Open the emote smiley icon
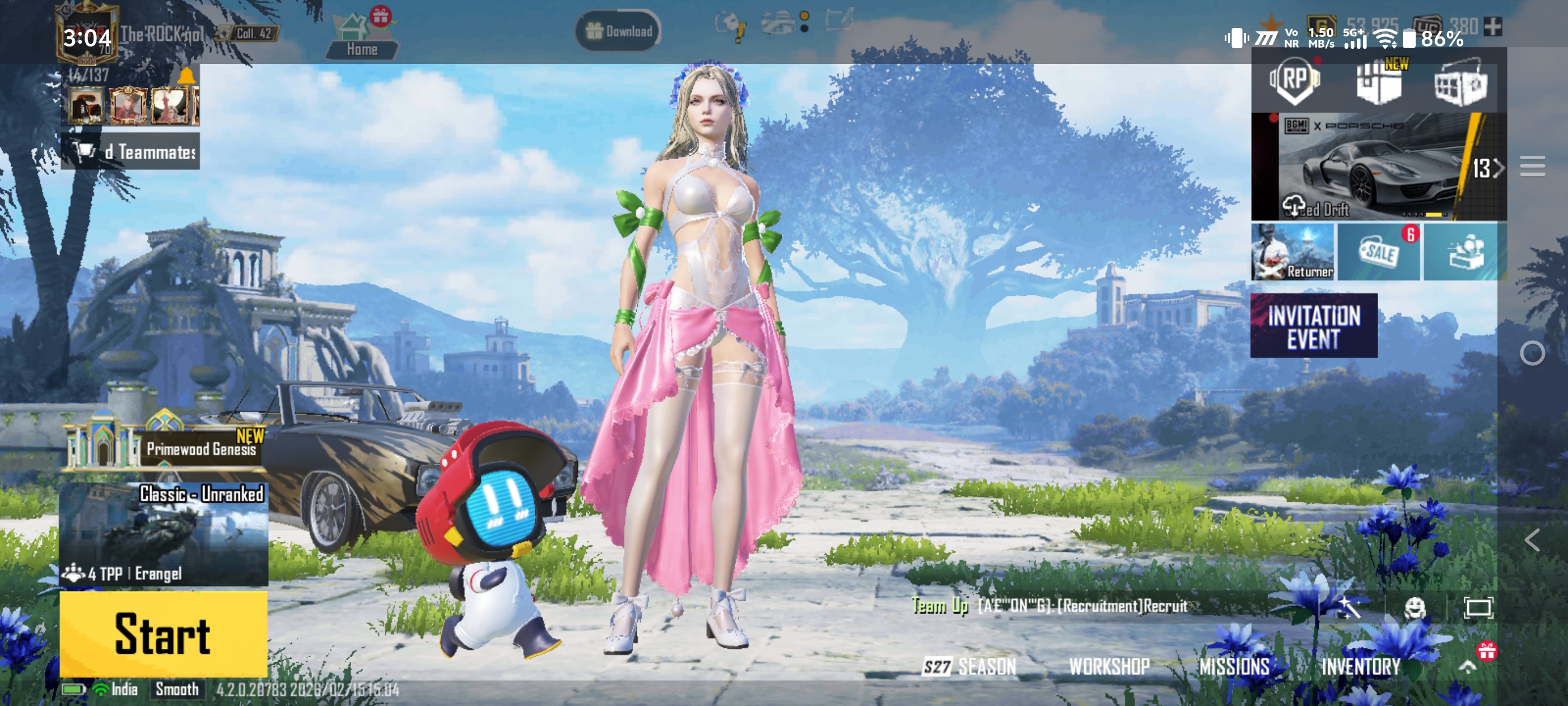This screenshot has width=1568, height=706. pos(1414,607)
